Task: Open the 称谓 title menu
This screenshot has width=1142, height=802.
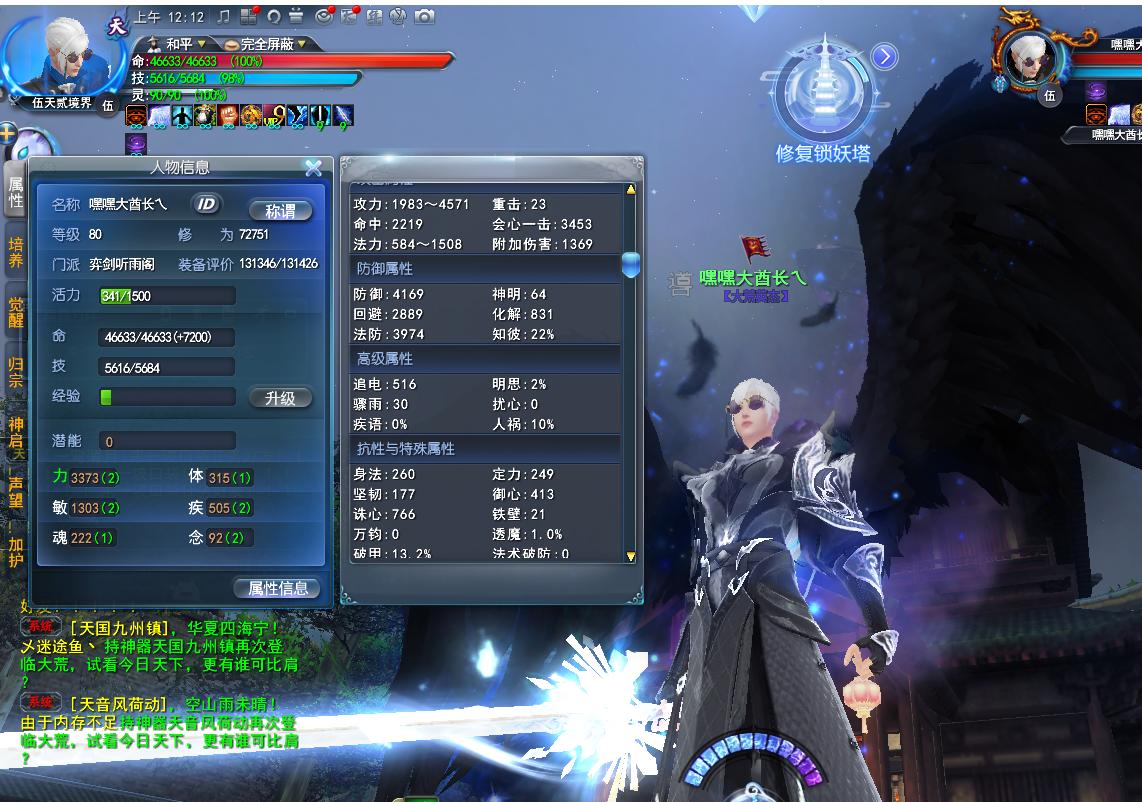Action: (x=280, y=211)
